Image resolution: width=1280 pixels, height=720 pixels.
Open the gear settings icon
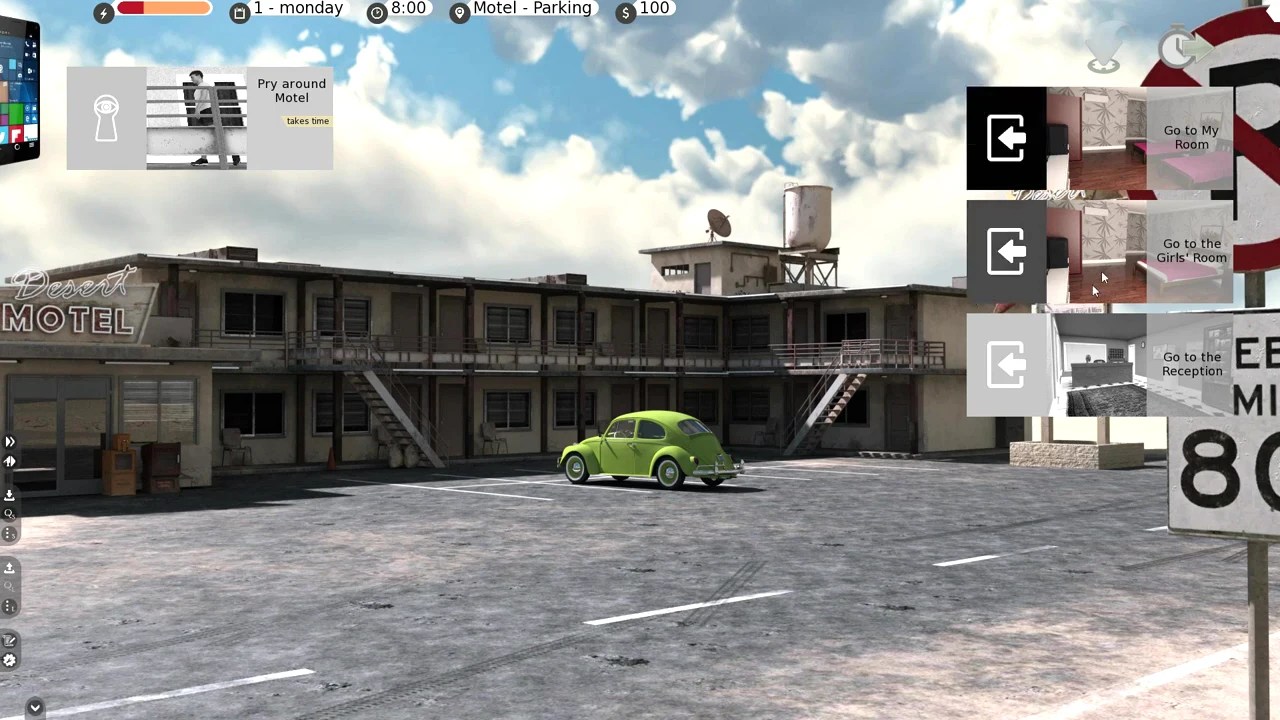click(9, 660)
